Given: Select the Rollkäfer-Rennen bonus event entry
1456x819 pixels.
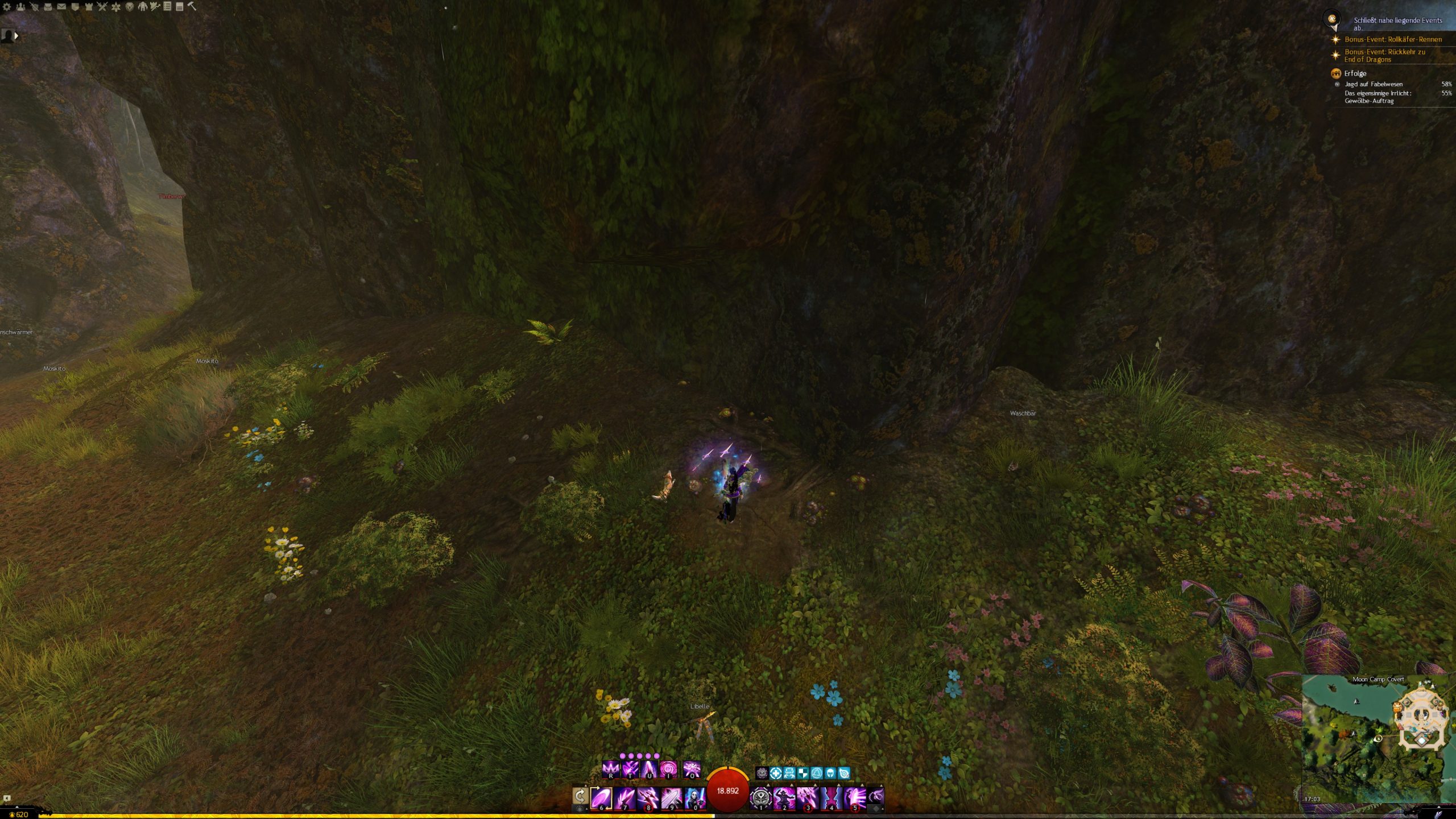Looking at the screenshot, I should (1393, 39).
